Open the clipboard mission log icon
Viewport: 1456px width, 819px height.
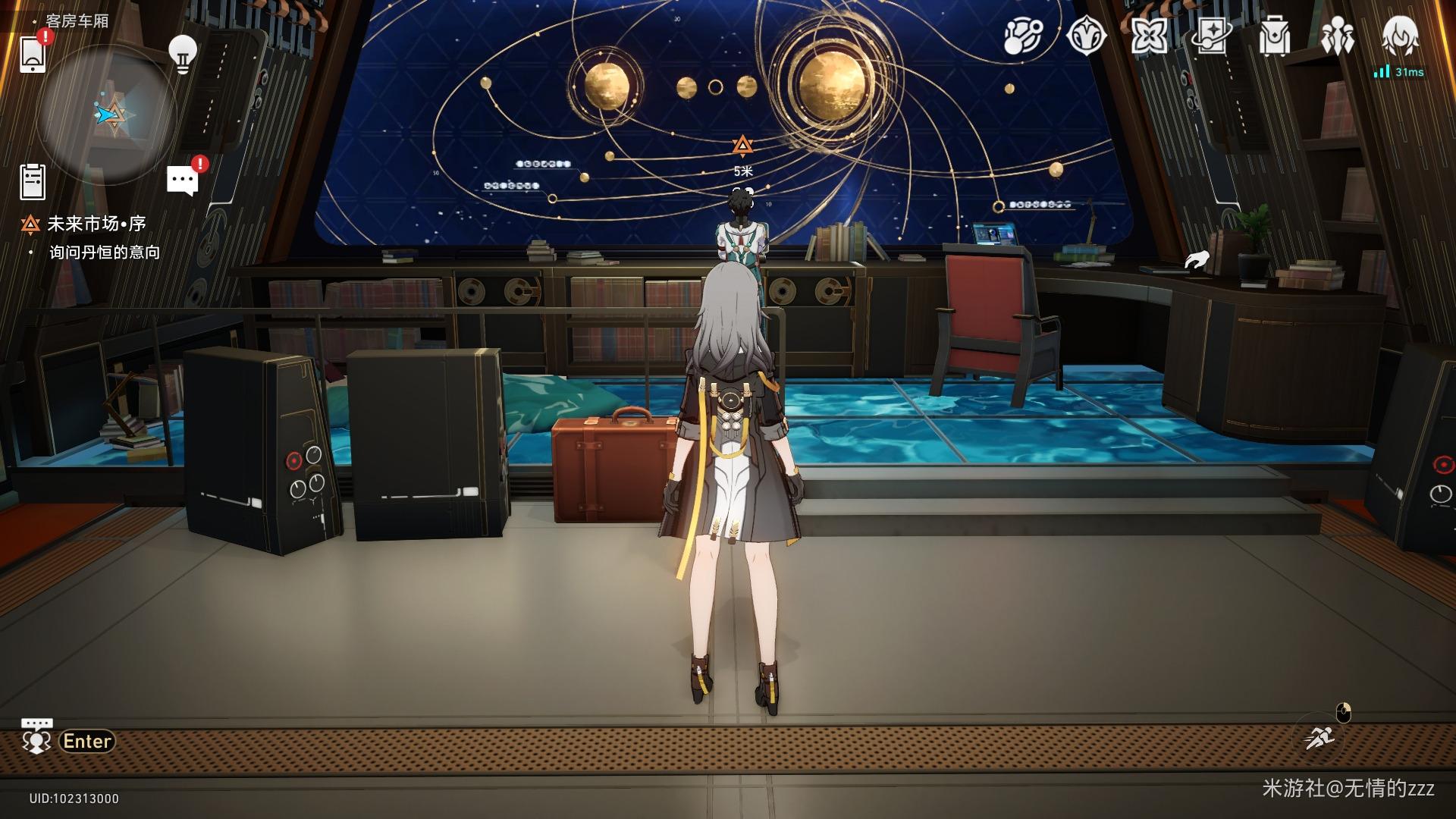click(33, 182)
